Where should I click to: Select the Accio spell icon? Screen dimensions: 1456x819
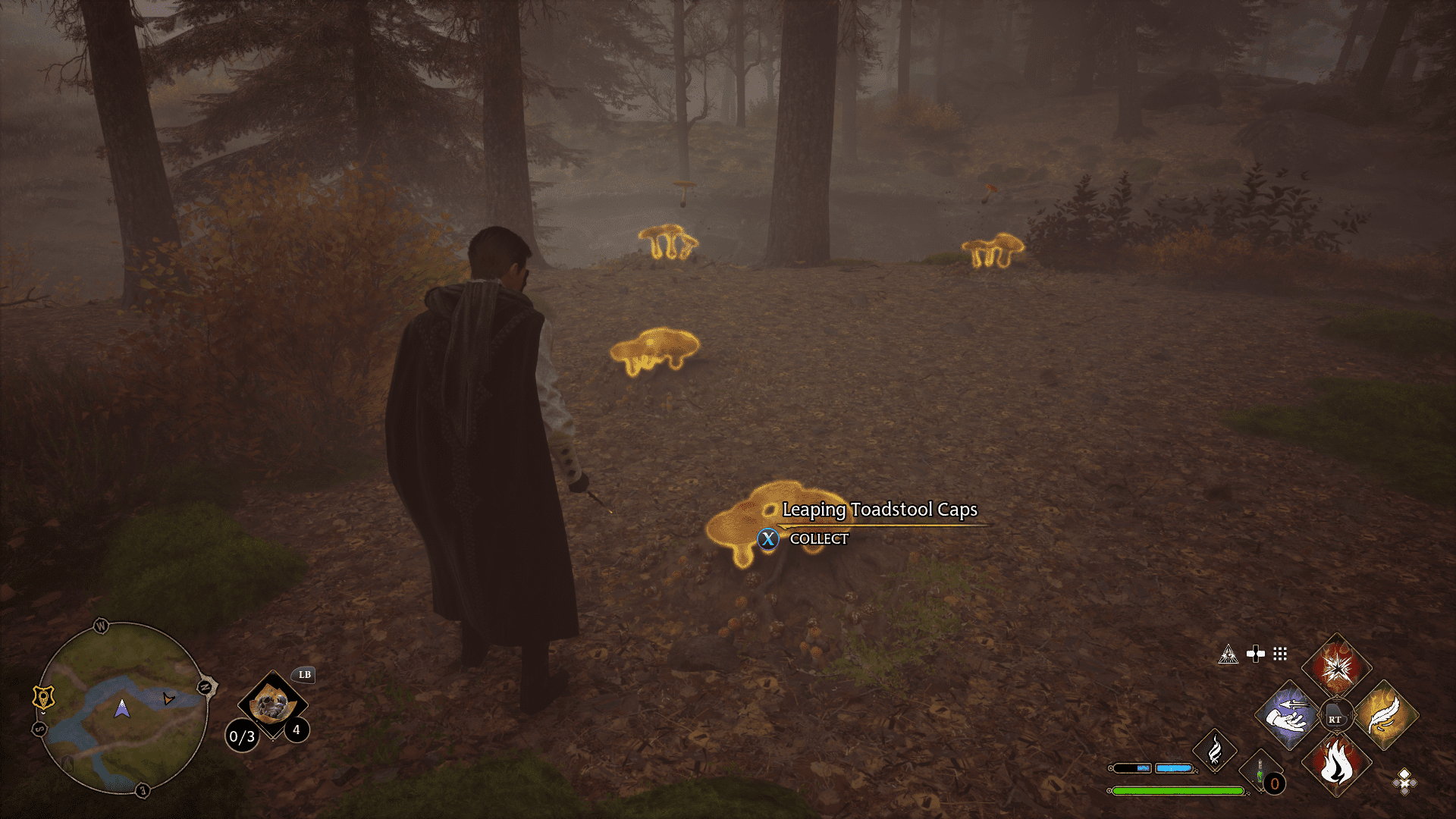(1285, 715)
